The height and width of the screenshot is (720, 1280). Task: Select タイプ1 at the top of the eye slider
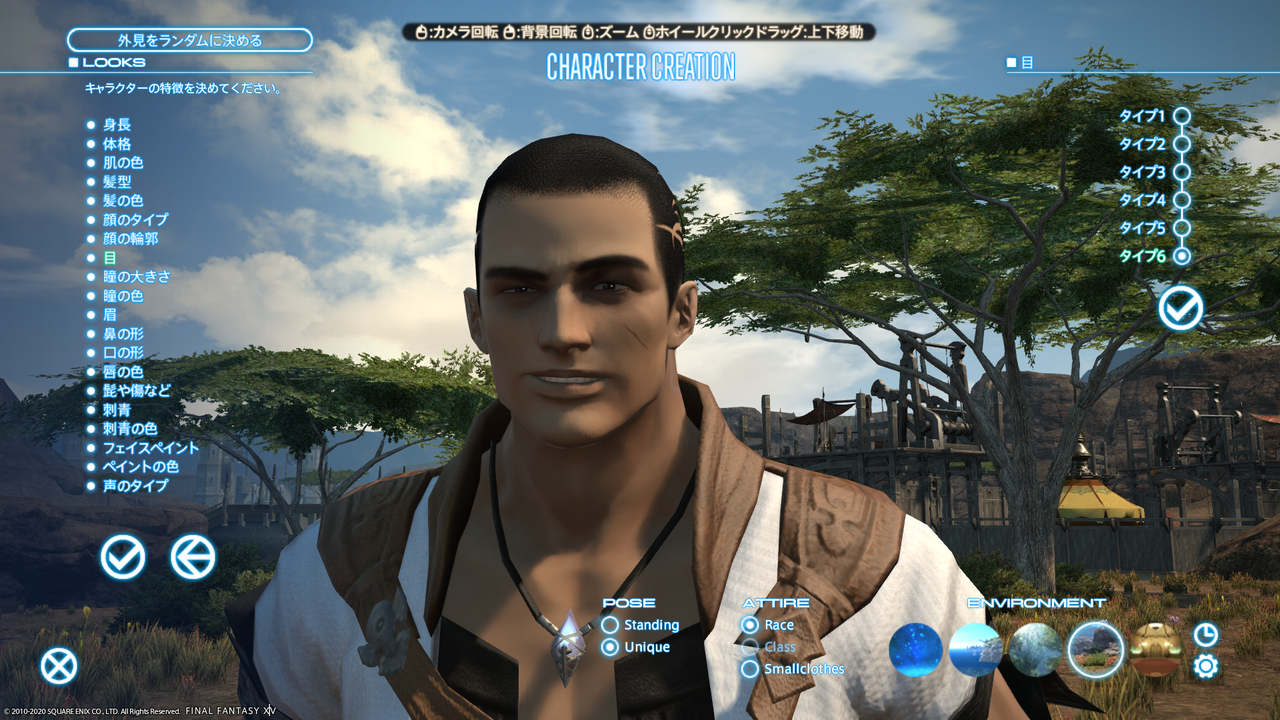coord(1184,115)
